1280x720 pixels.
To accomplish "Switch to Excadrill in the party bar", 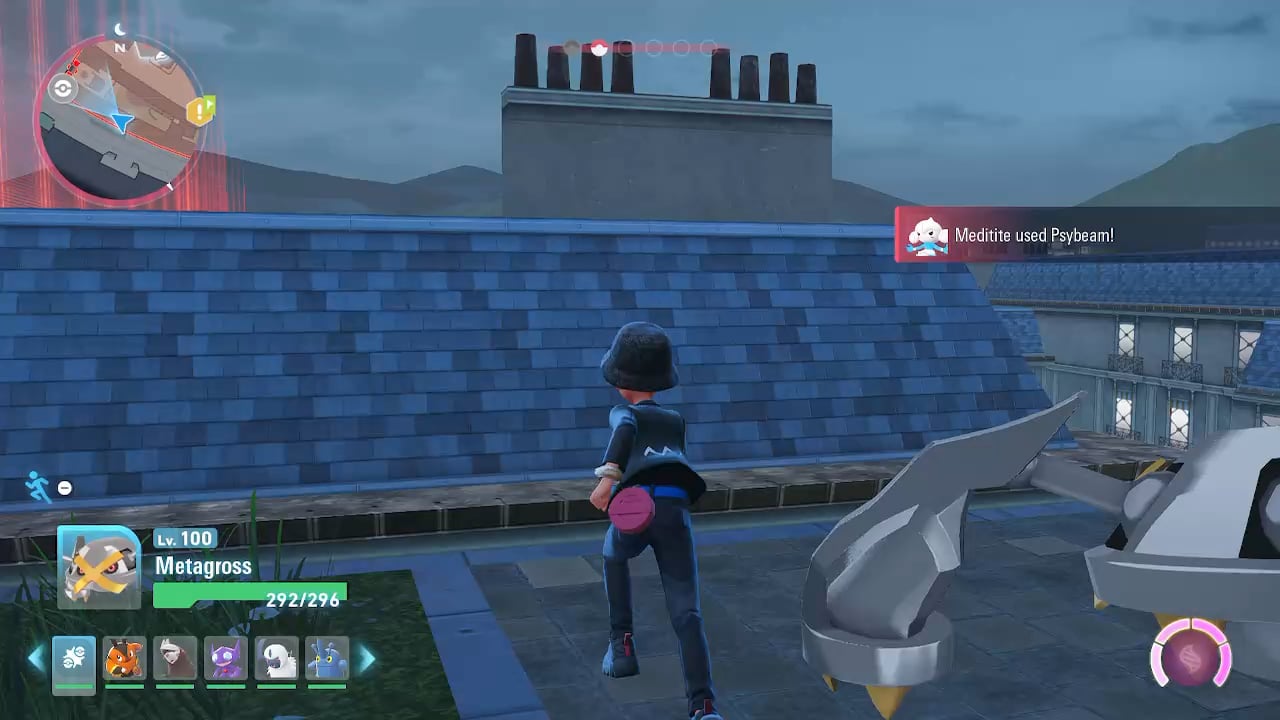I will 175,660.
